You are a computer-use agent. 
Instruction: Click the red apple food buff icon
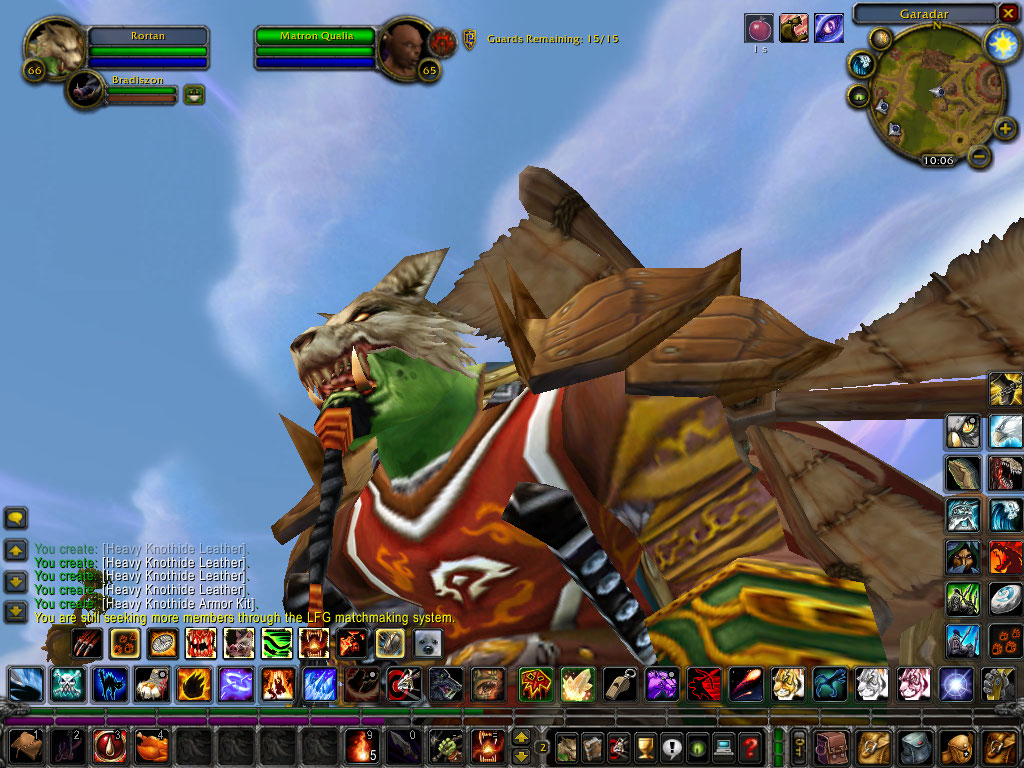pyautogui.click(x=759, y=28)
